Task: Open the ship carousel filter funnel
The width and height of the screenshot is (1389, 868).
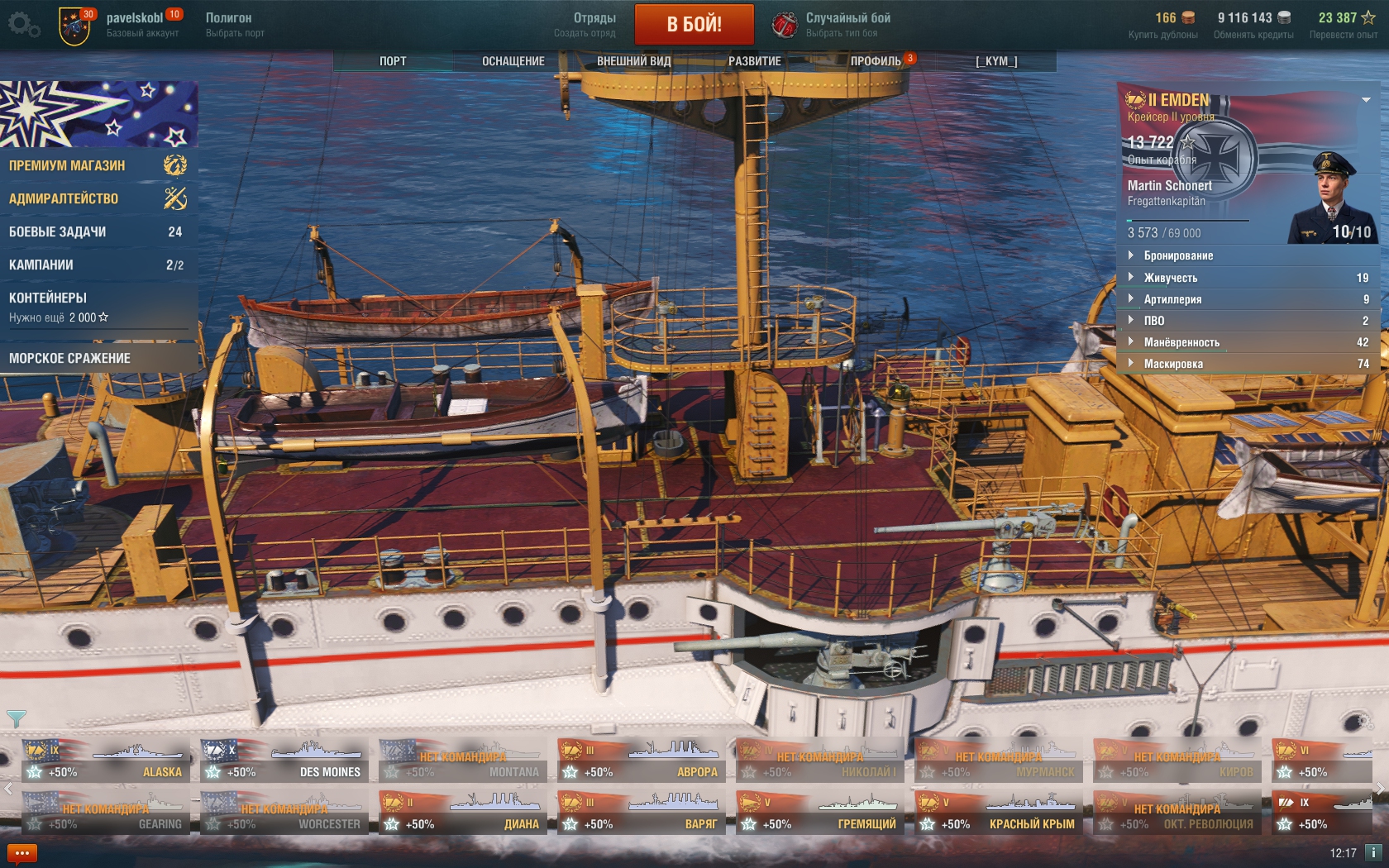Action: (x=16, y=718)
